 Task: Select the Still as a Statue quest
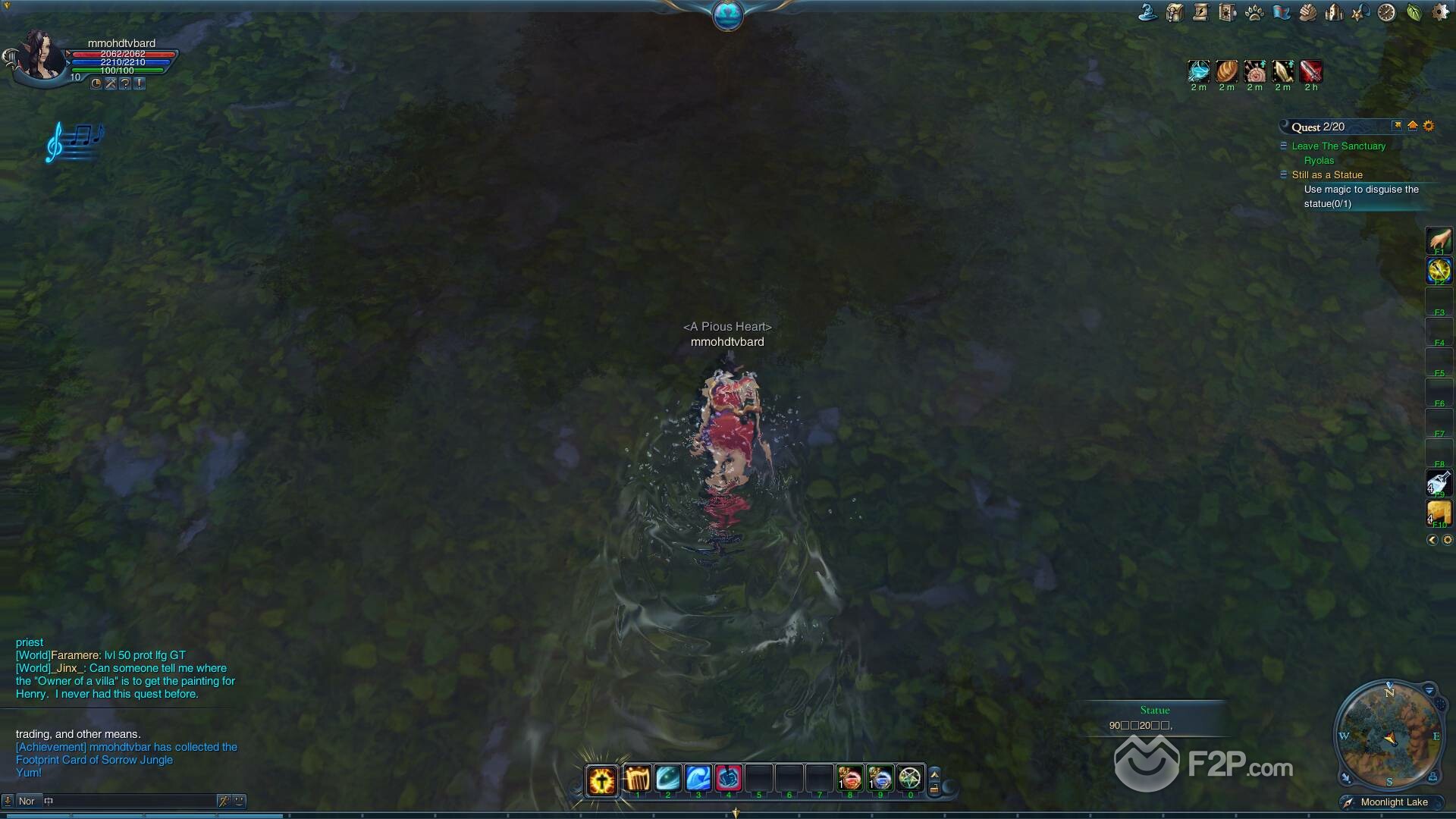pos(1327,174)
